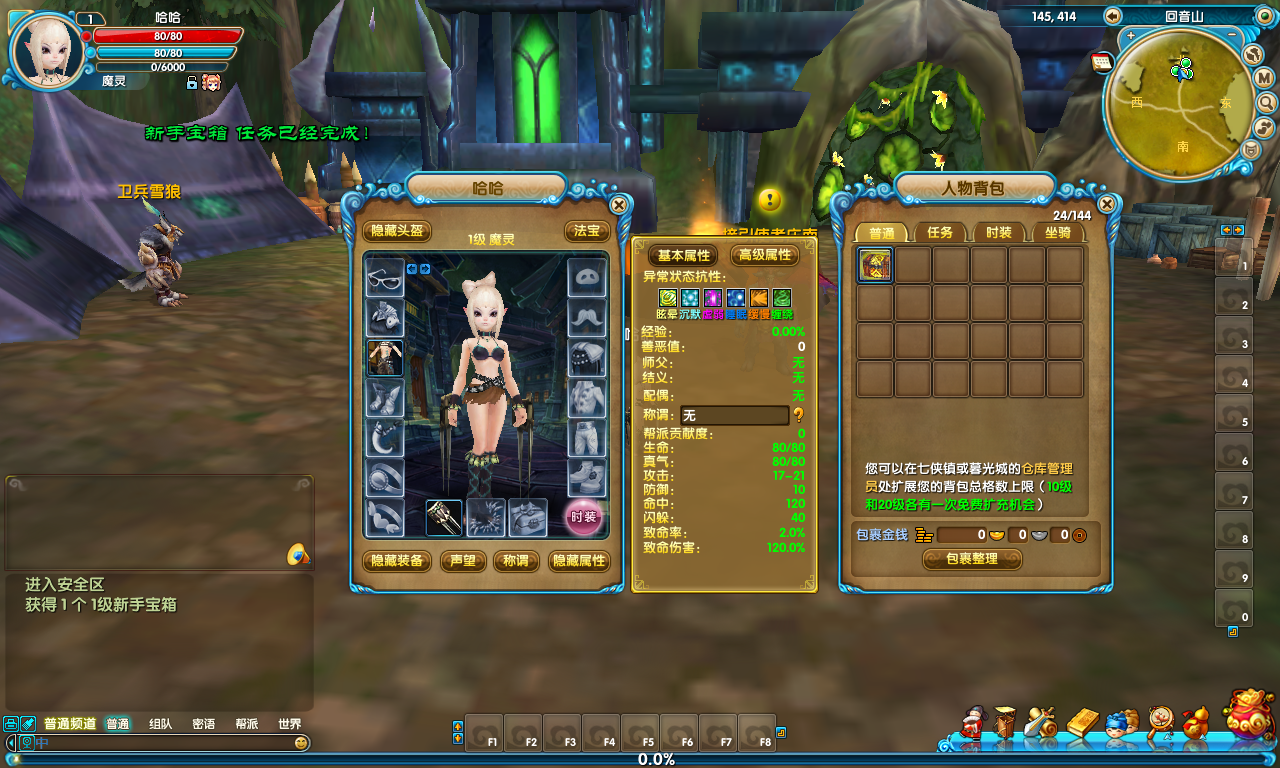Select the newbie treasure chest item
The width and height of the screenshot is (1280, 768).
(x=875, y=265)
